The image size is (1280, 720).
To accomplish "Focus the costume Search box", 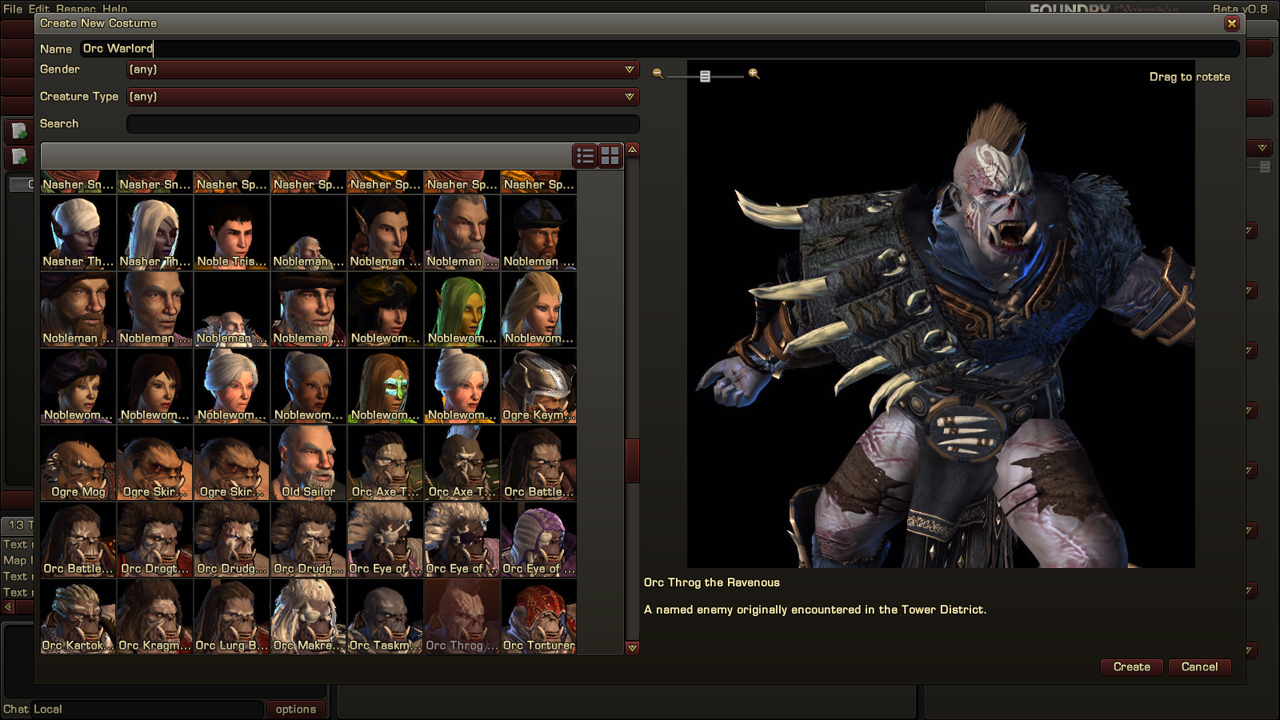I will pos(382,124).
